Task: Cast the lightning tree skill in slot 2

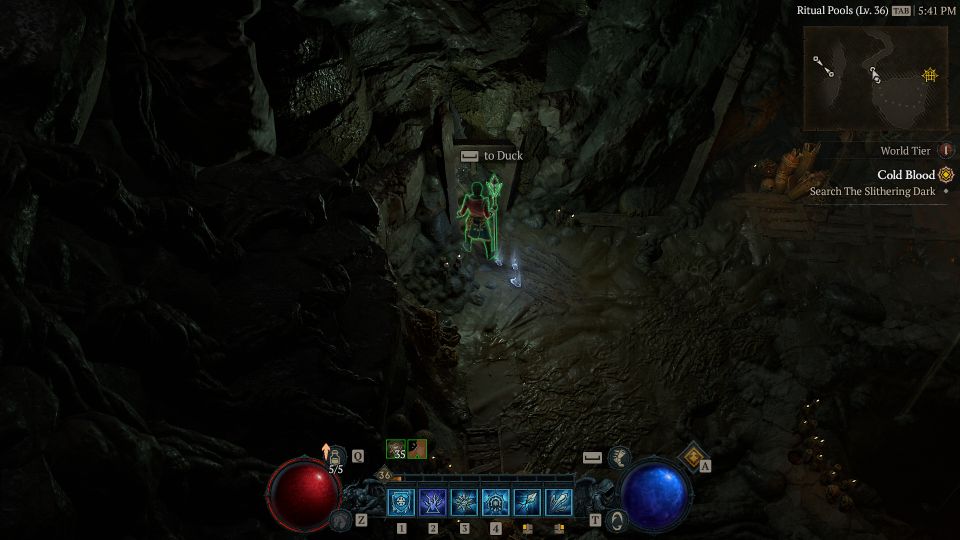Action: click(x=433, y=503)
